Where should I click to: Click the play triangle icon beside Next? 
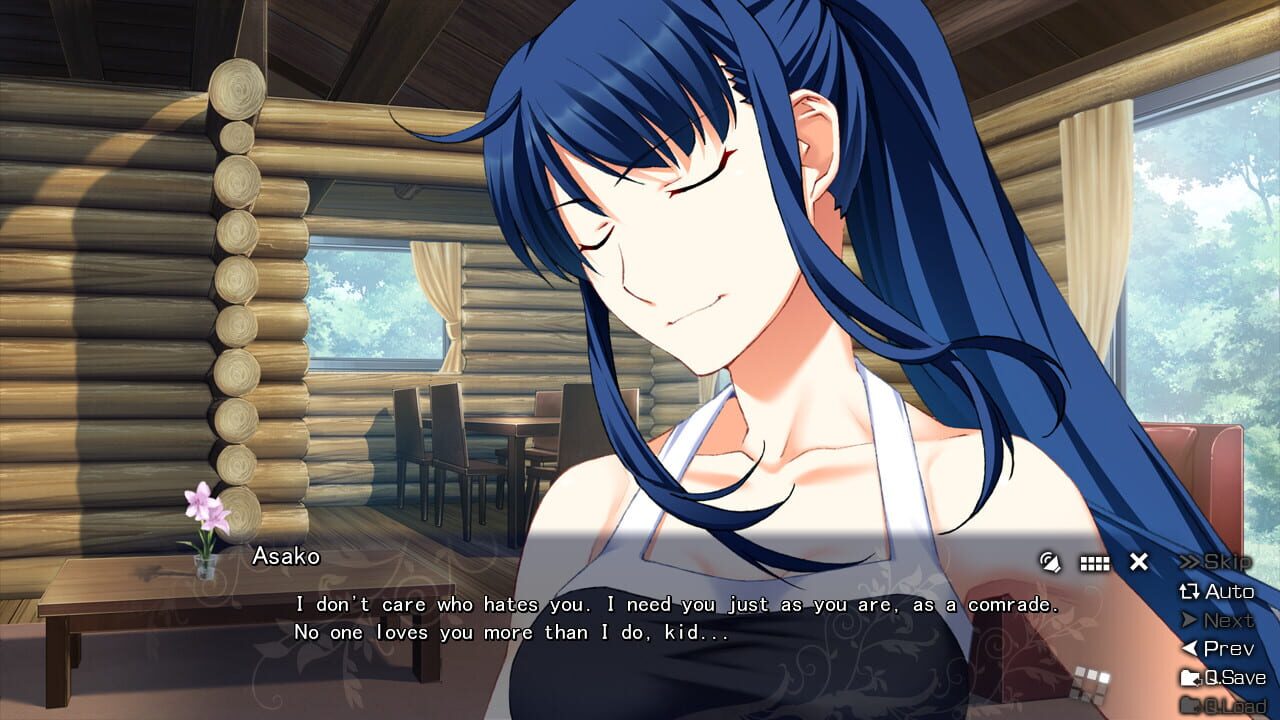coord(1190,619)
